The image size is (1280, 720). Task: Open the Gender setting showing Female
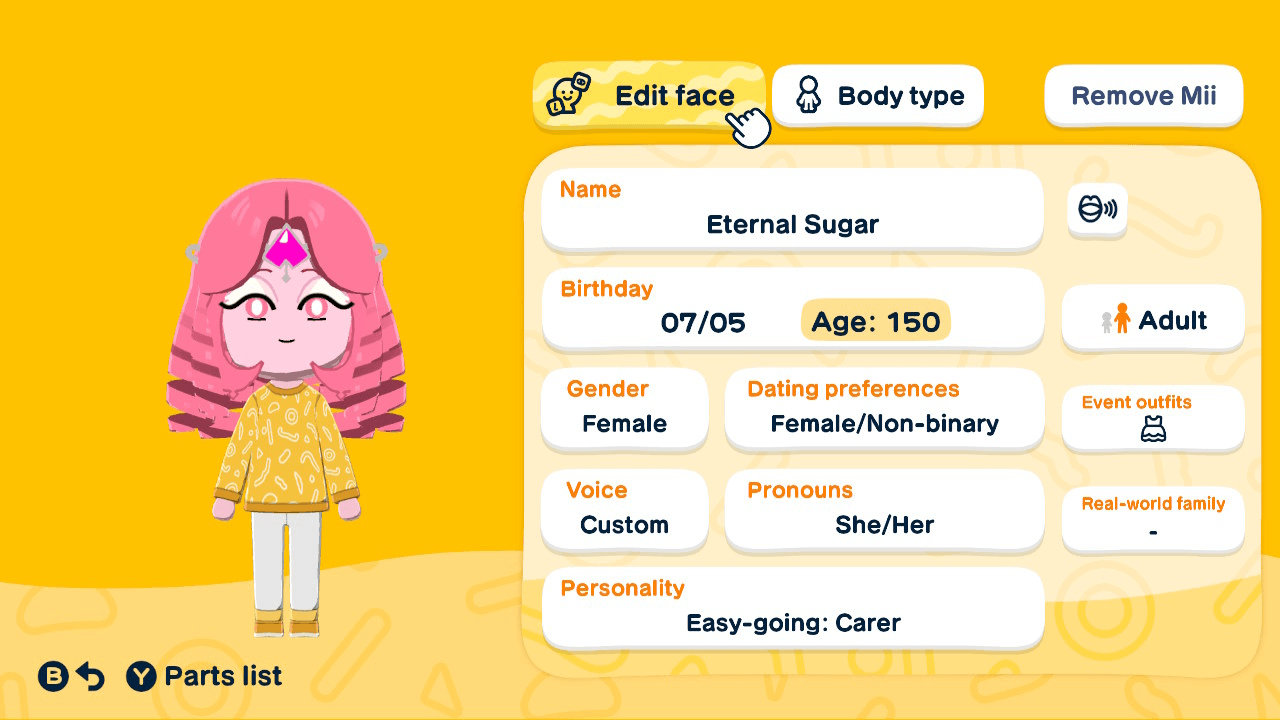click(x=624, y=408)
